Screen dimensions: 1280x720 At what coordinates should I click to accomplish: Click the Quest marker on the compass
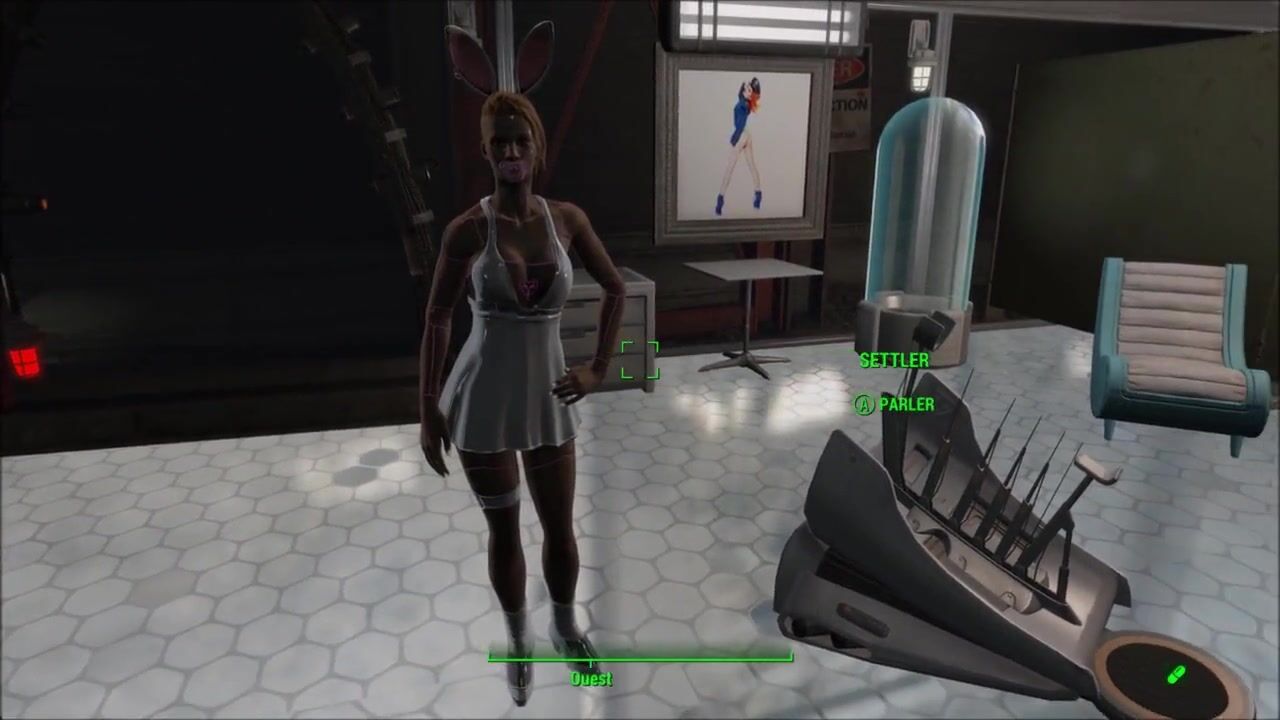(x=591, y=676)
